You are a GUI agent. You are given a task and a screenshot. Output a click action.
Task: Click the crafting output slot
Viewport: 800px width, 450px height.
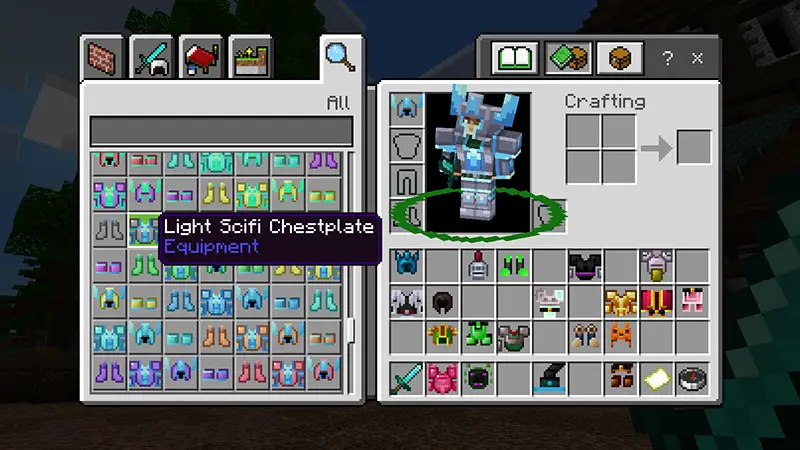(693, 148)
